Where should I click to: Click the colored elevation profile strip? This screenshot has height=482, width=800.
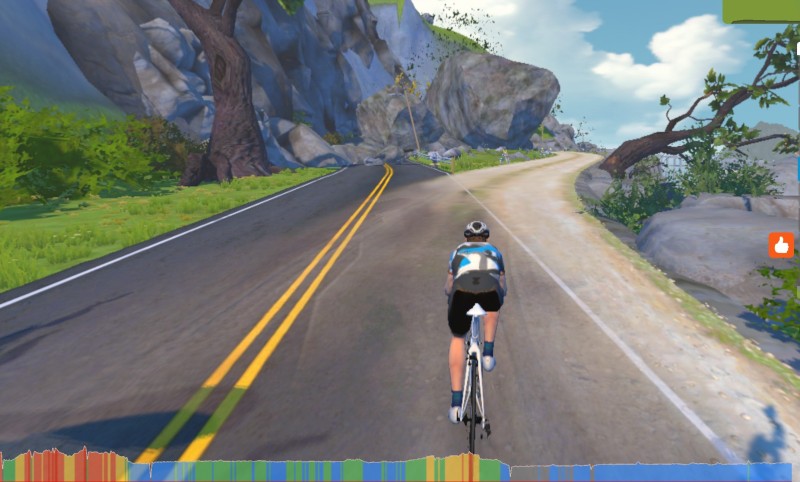pos(400,470)
